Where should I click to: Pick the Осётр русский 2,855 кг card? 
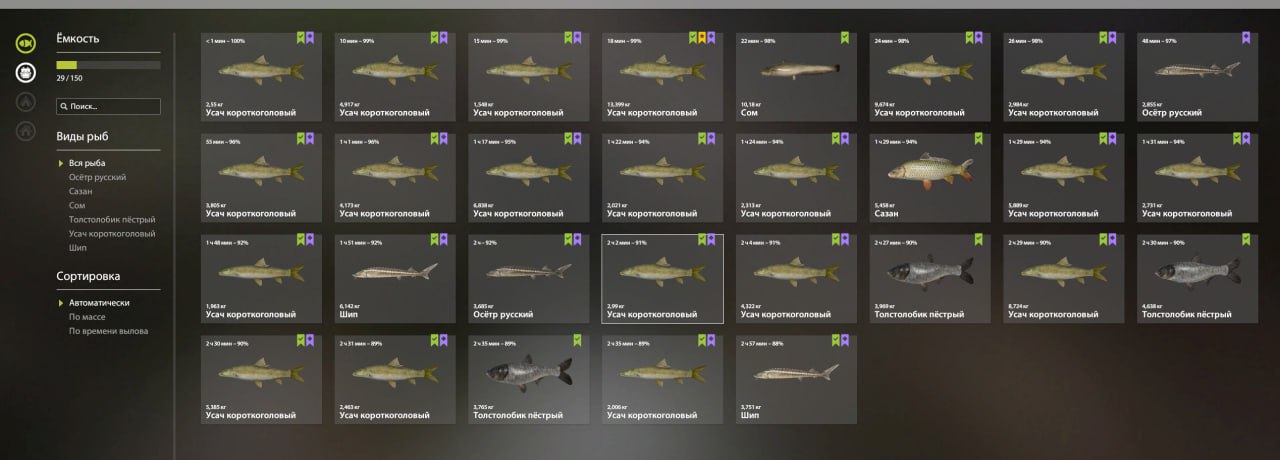pyautogui.click(x=1199, y=77)
